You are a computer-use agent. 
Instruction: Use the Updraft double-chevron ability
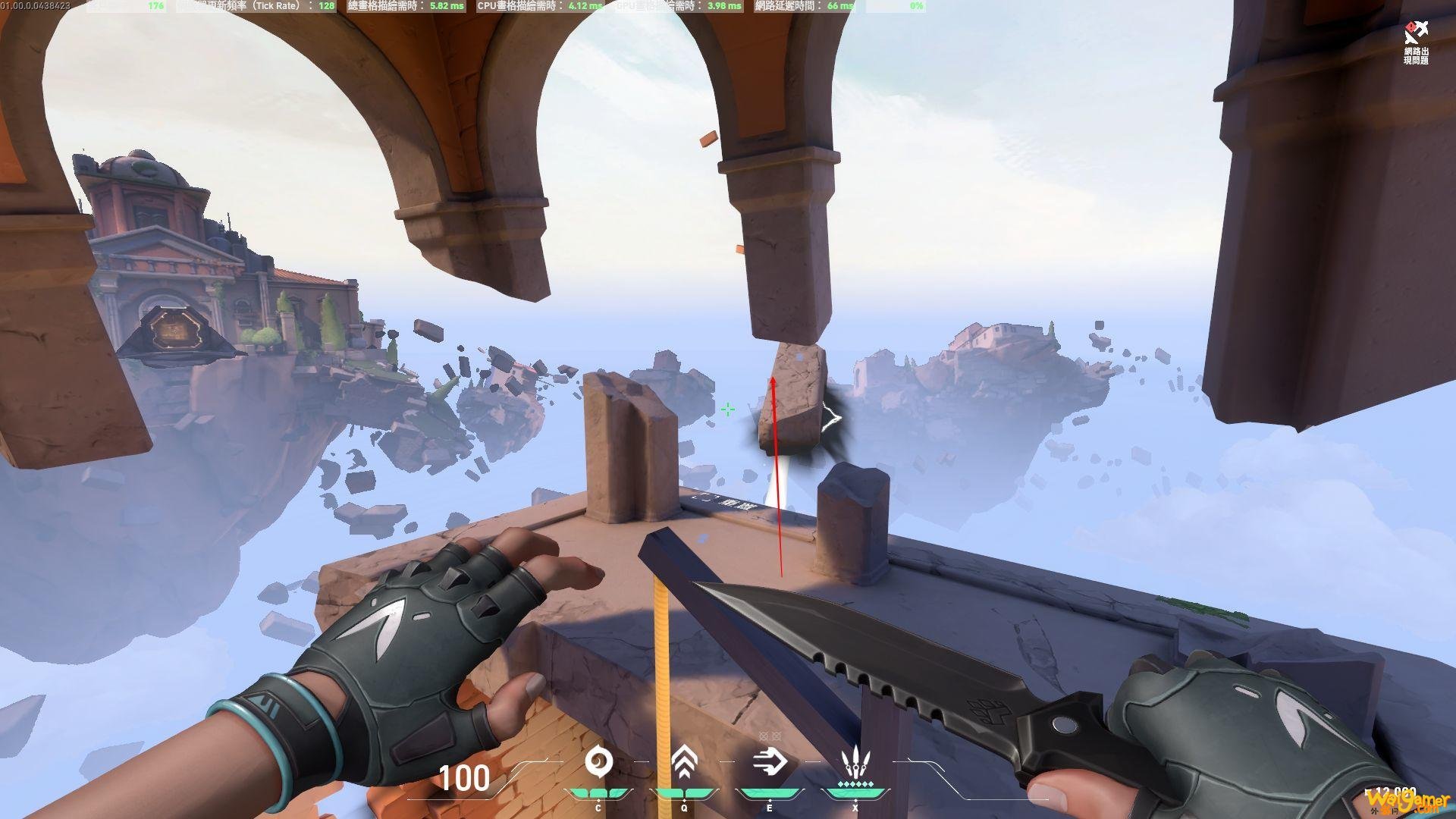coord(684,761)
